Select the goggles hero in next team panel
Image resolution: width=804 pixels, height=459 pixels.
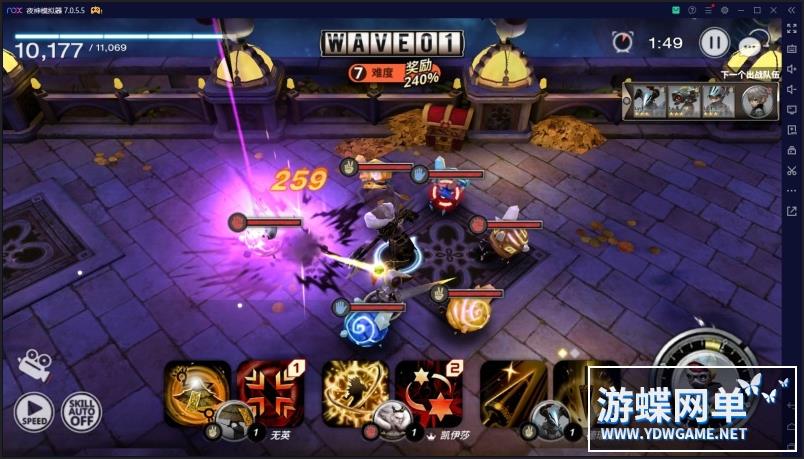(684, 101)
